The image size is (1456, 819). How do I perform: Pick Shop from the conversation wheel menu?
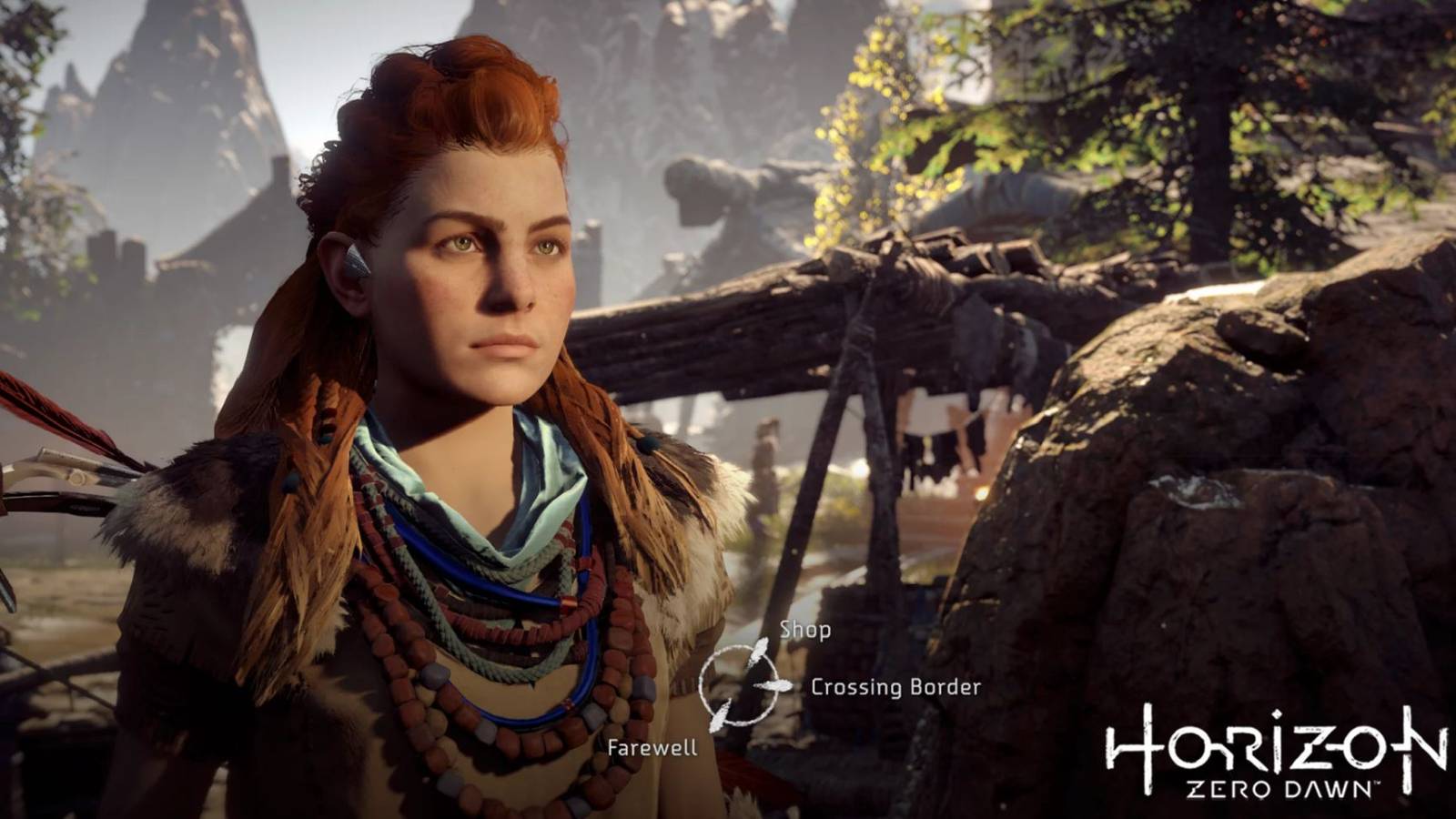pyautogui.click(x=805, y=629)
